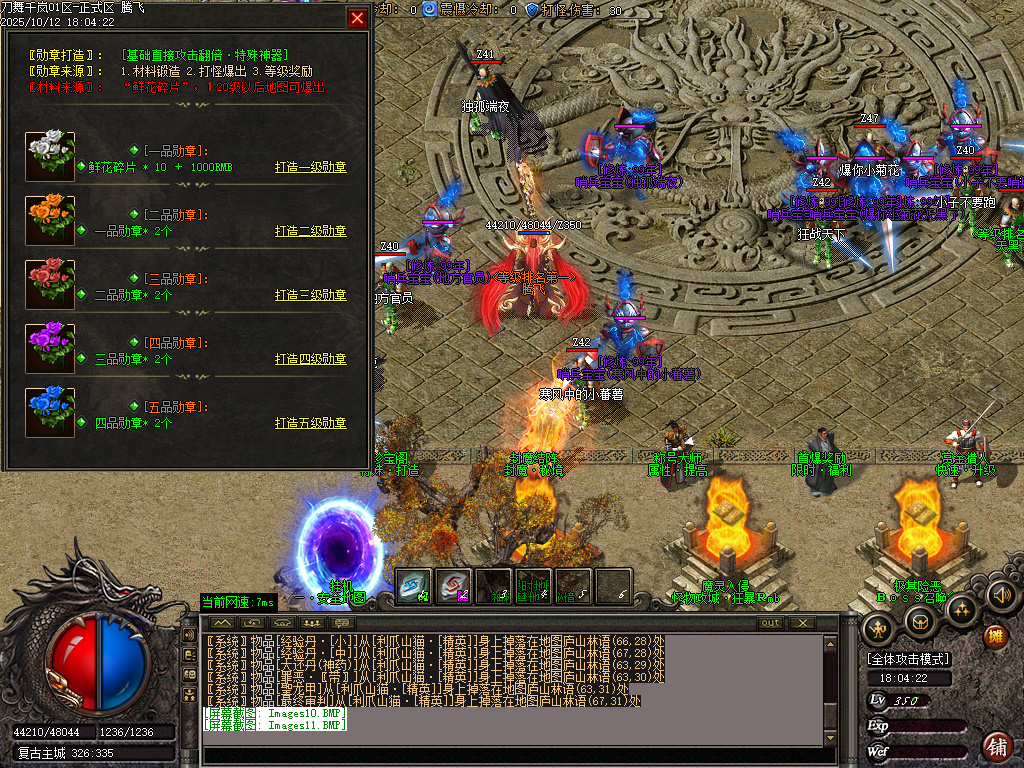This screenshot has width=1024, height=768.
Task: Use the red scroll in the second hotbar slot
Action: [454, 587]
